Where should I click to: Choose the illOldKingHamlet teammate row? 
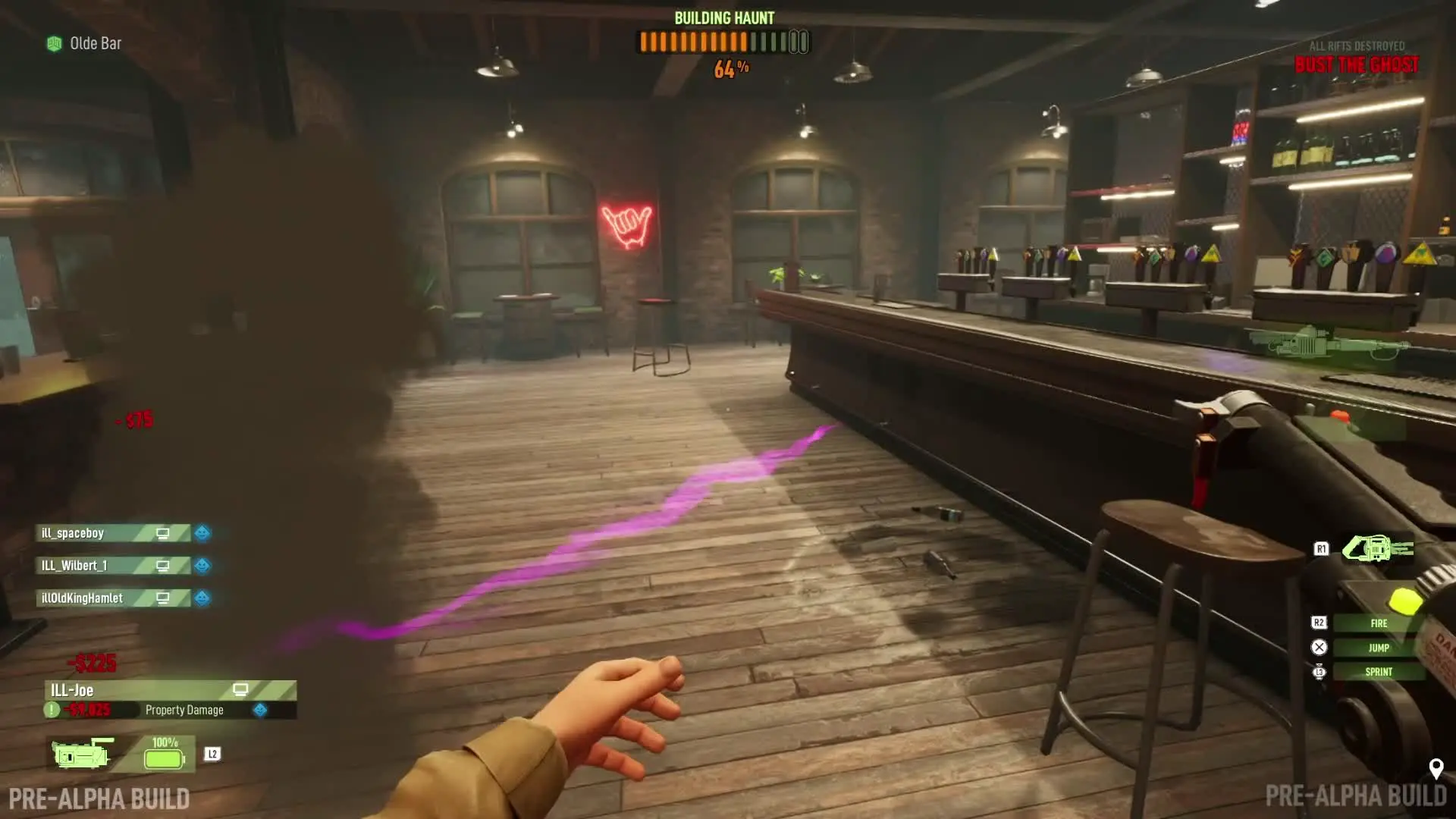tap(114, 598)
